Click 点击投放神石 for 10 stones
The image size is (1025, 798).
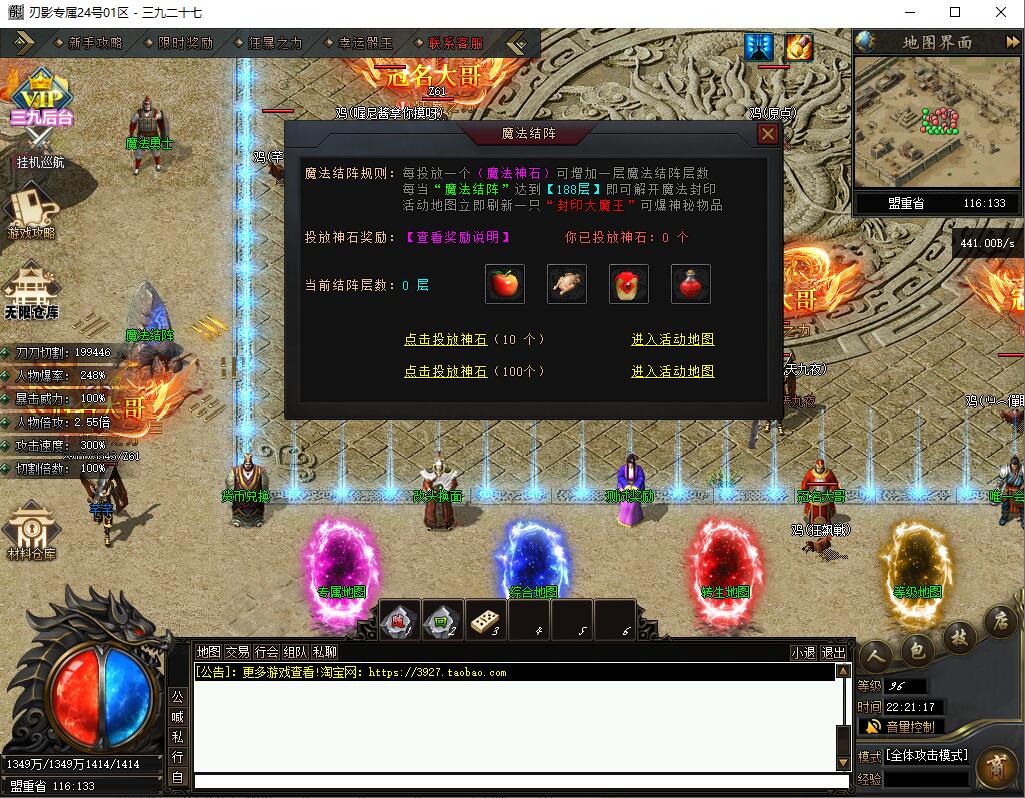pyautogui.click(x=445, y=340)
